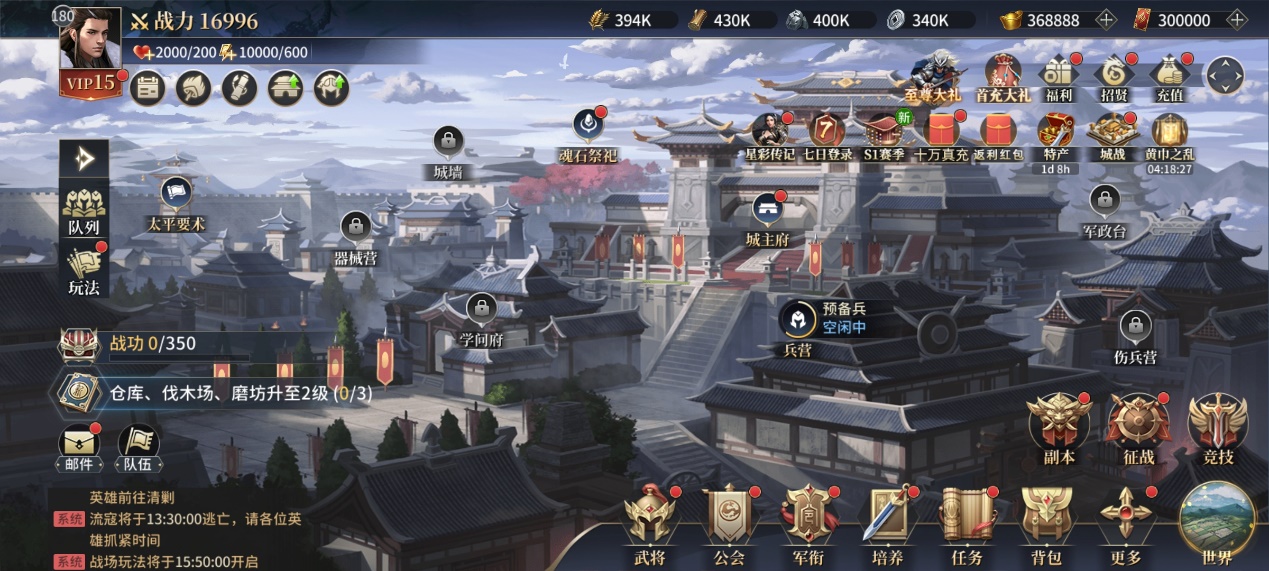Enter the 征战 campaign mode
Image resolution: width=1269 pixels, height=571 pixels.
click(x=1138, y=424)
